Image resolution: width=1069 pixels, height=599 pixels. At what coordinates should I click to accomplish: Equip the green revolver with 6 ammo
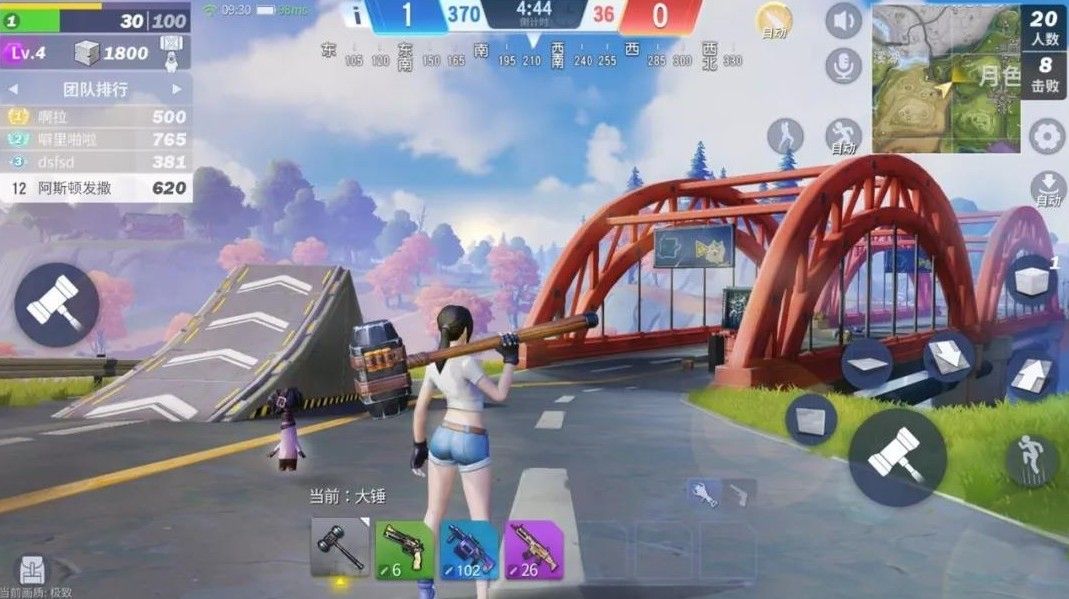404,548
